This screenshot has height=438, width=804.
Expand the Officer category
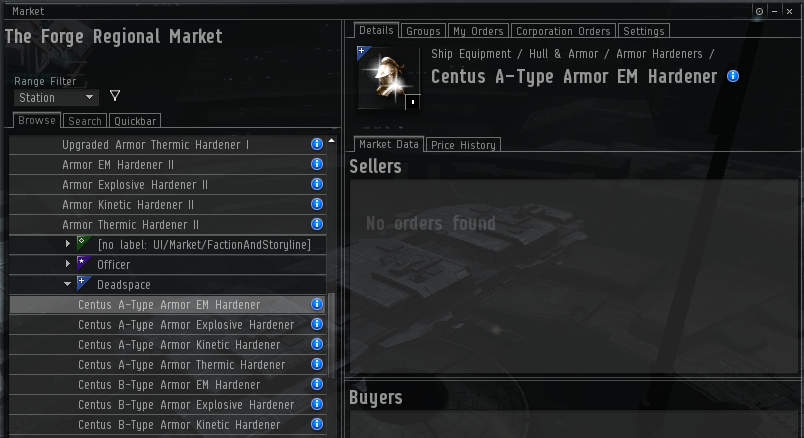tap(68, 265)
